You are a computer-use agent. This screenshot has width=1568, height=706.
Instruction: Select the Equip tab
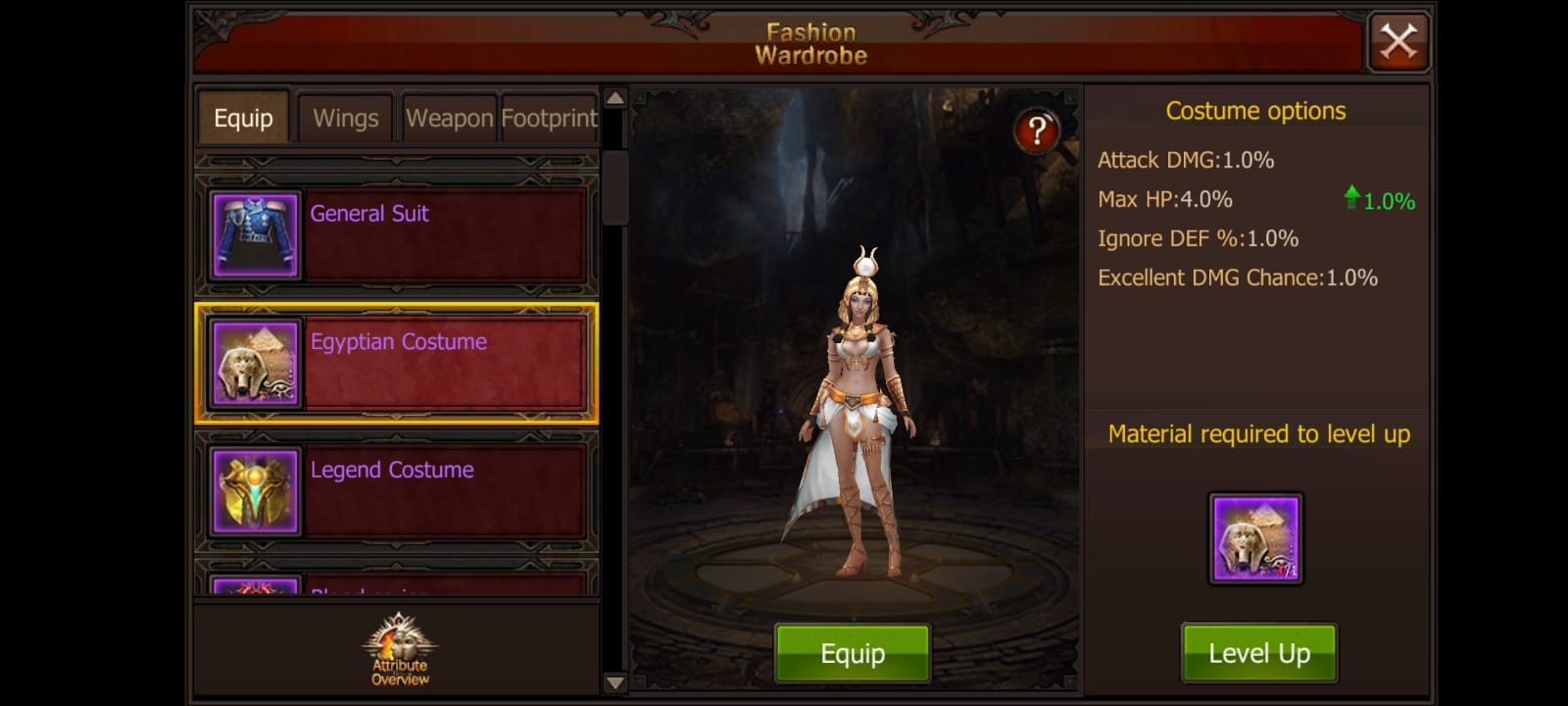click(x=242, y=118)
